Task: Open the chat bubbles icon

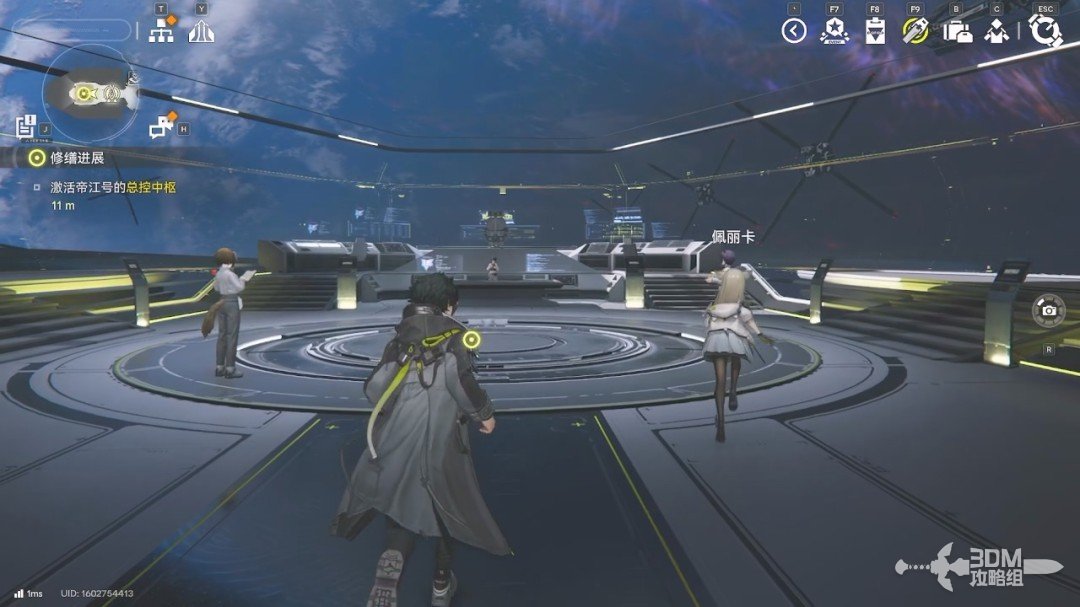Action: point(161,127)
